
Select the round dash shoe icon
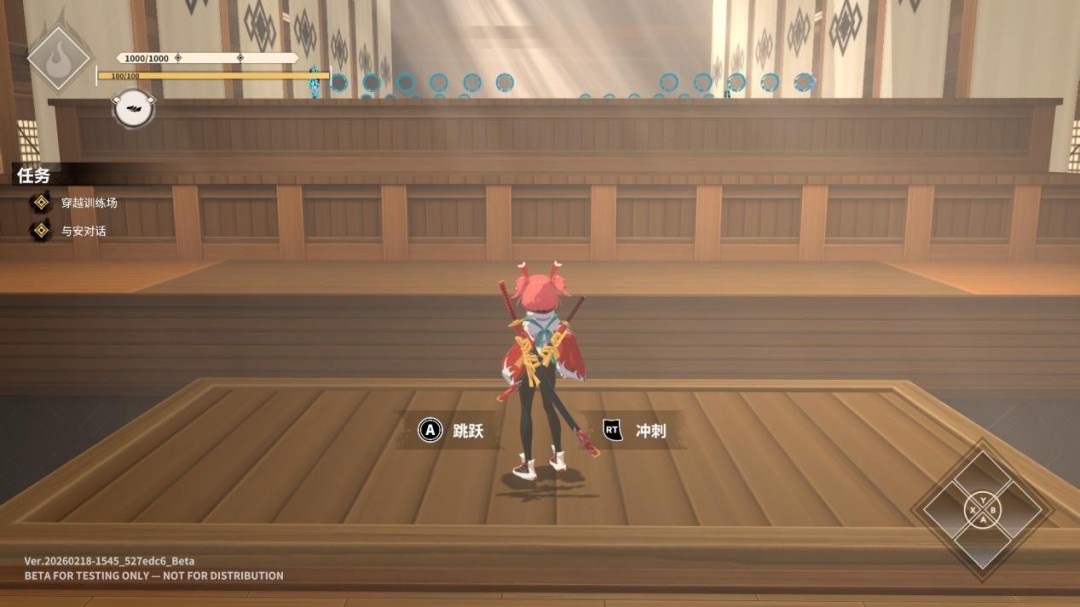click(x=133, y=108)
